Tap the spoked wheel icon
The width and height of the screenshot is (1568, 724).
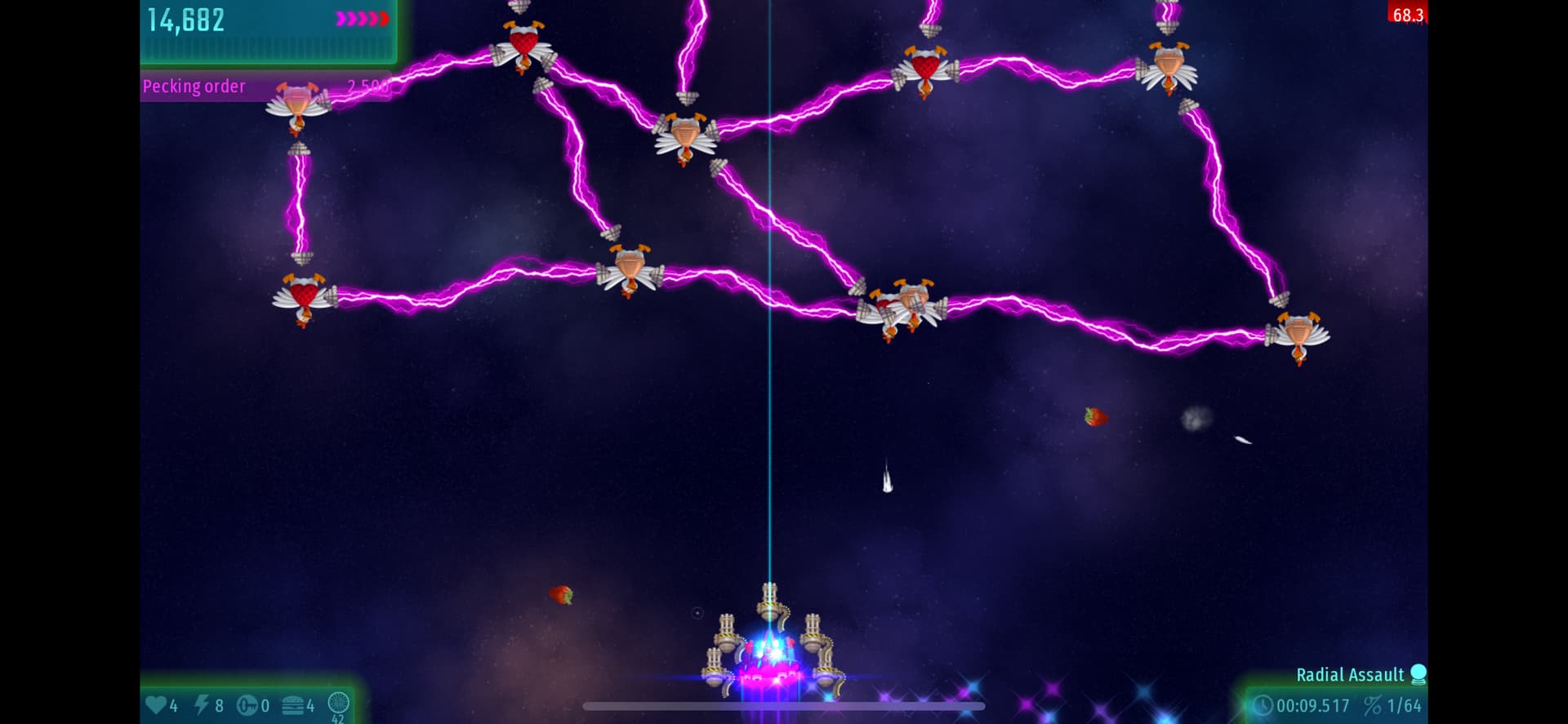[338, 703]
